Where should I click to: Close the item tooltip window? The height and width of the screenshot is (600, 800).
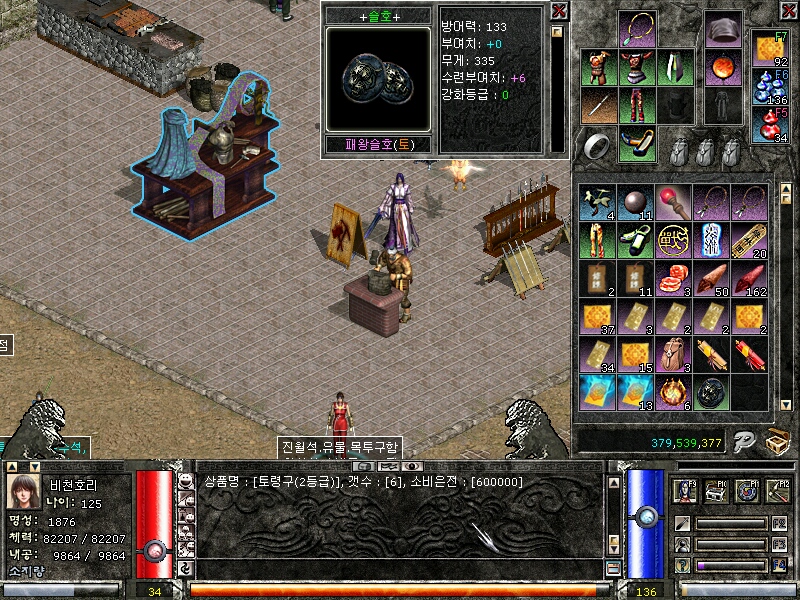coord(559,11)
